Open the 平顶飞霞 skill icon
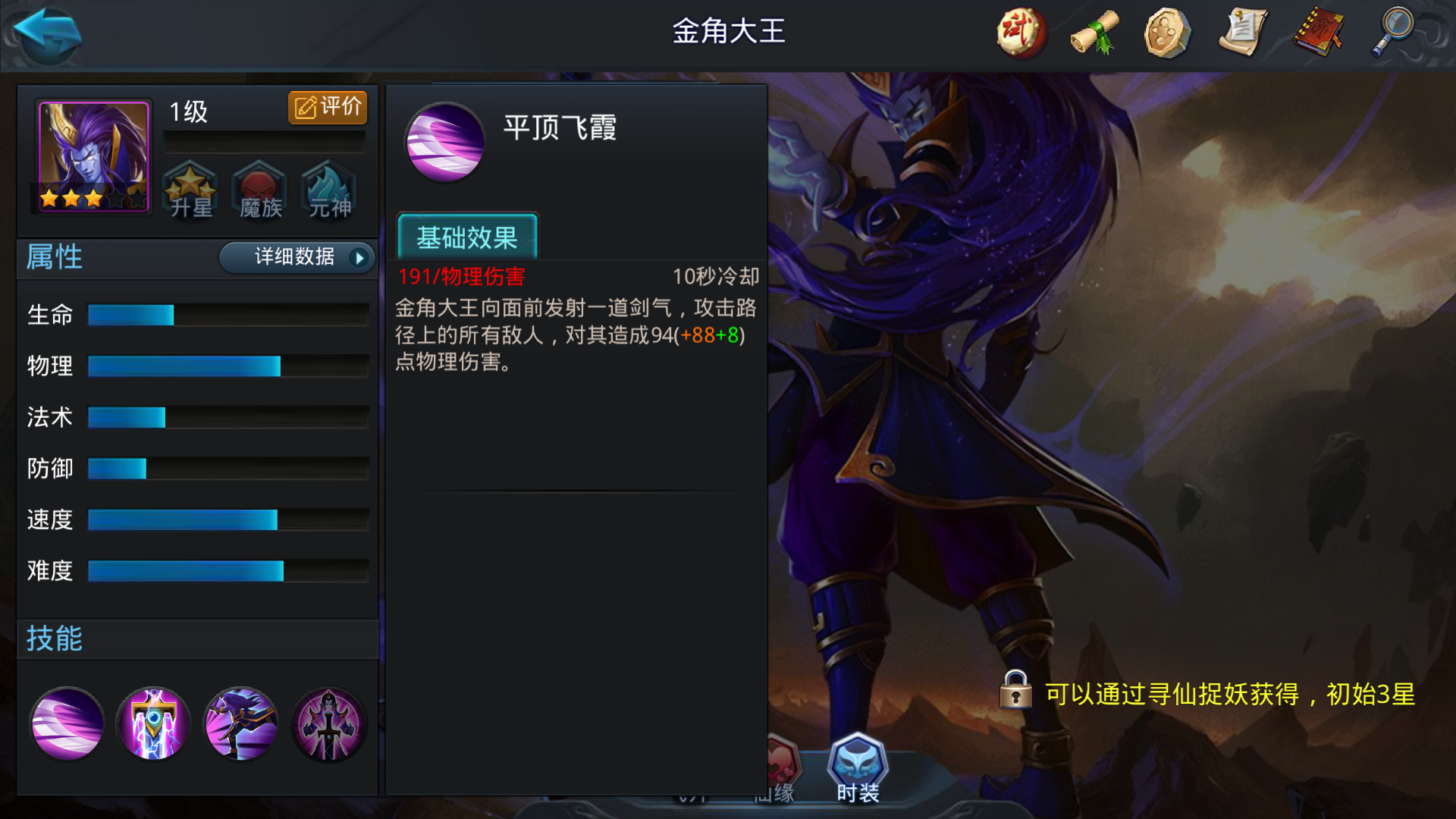Image resolution: width=1456 pixels, height=819 pixels. [67, 724]
